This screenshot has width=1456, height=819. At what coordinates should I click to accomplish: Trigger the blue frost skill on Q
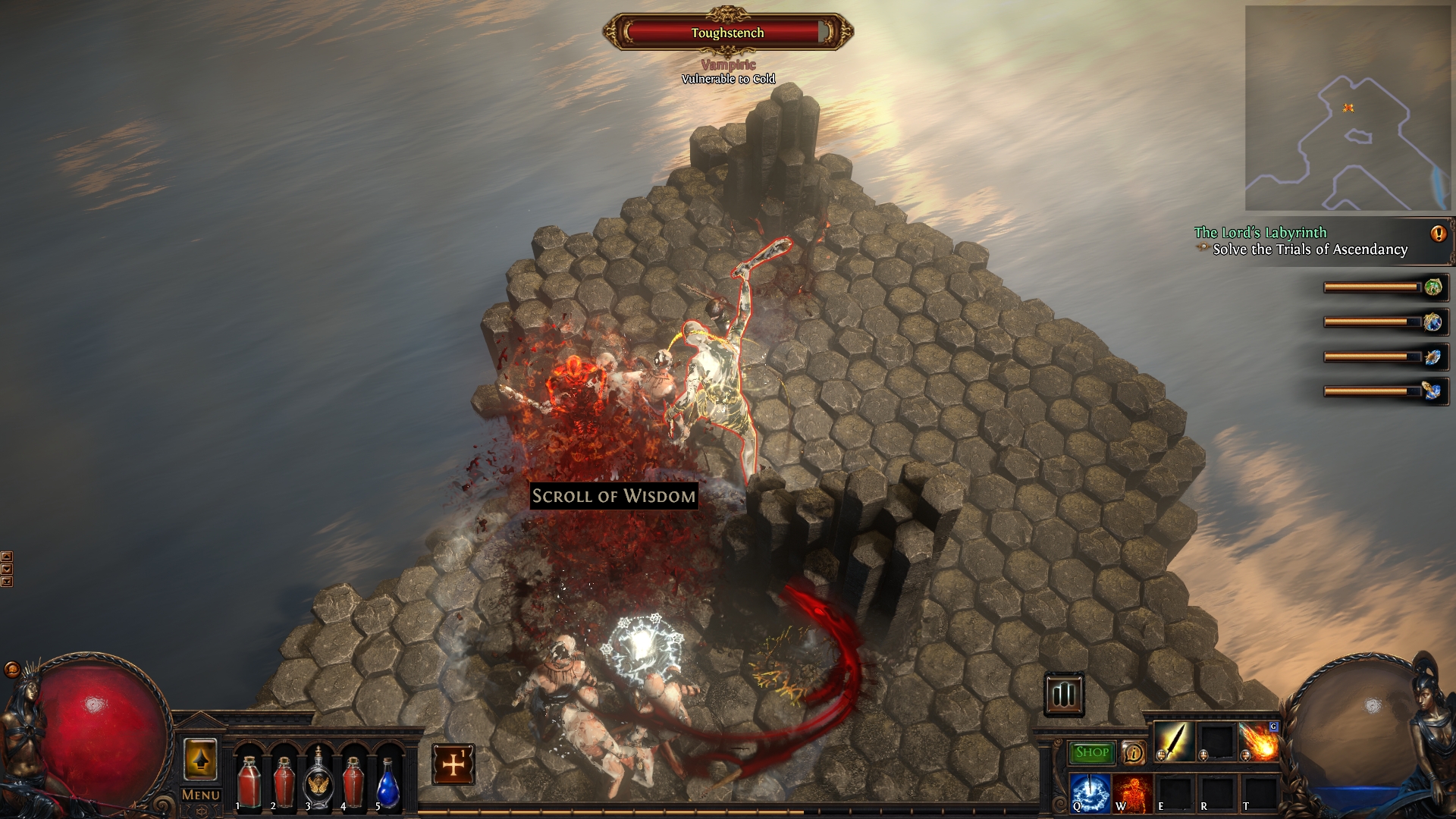(x=1090, y=791)
